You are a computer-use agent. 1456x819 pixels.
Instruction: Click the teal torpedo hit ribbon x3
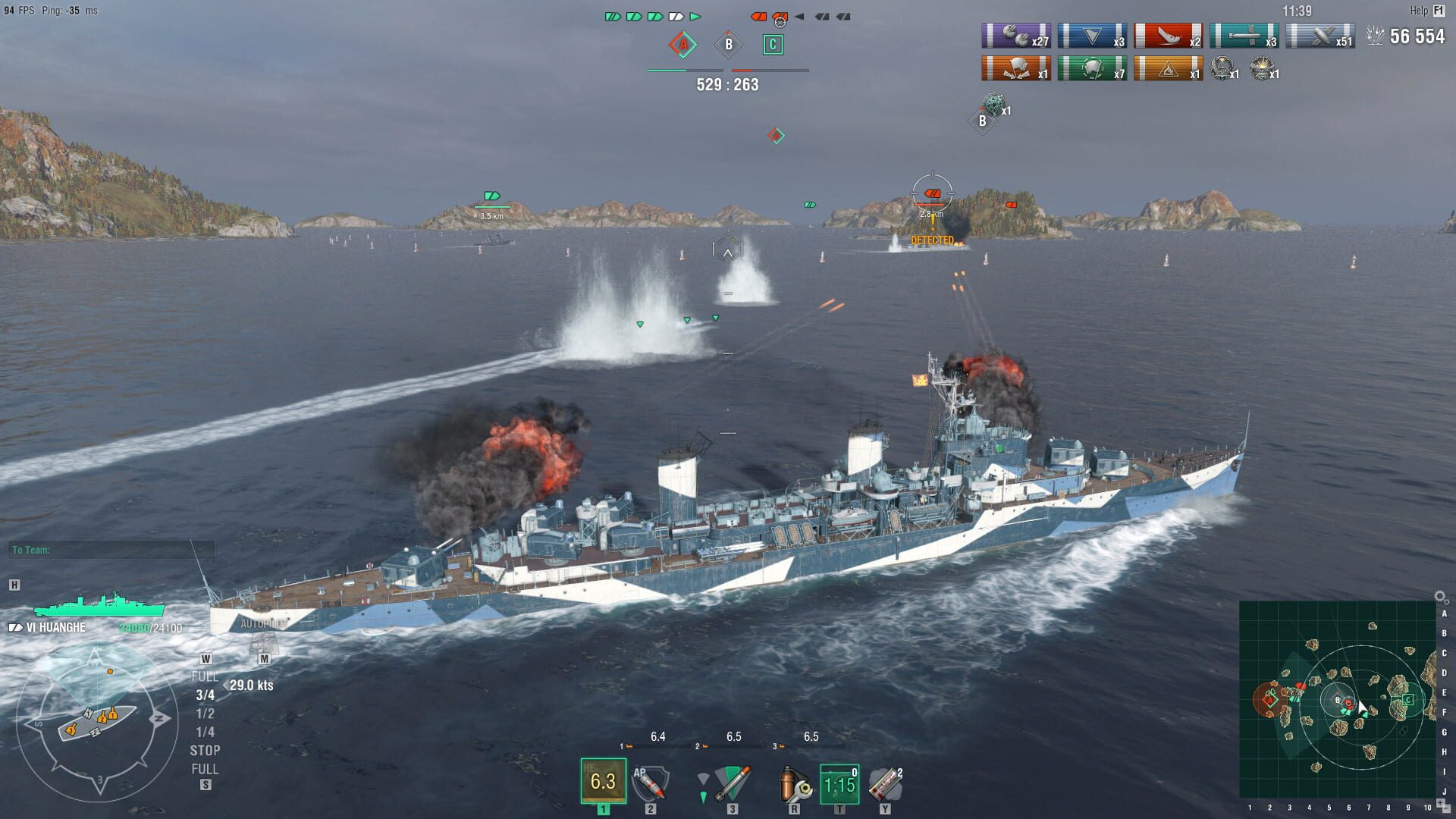click(1244, 36)
